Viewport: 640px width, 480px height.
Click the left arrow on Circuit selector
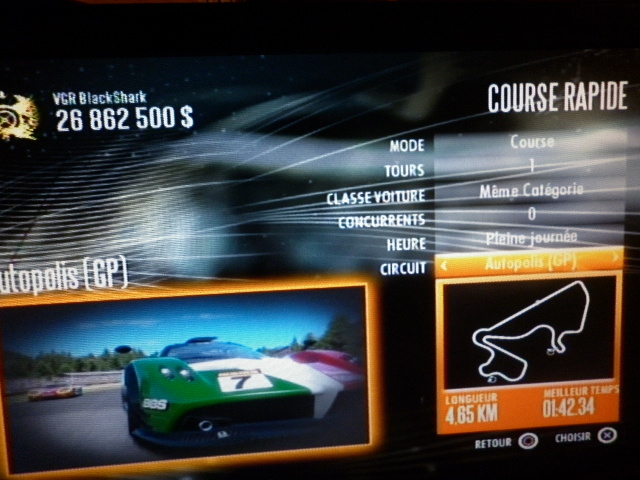tap(445, 263)
